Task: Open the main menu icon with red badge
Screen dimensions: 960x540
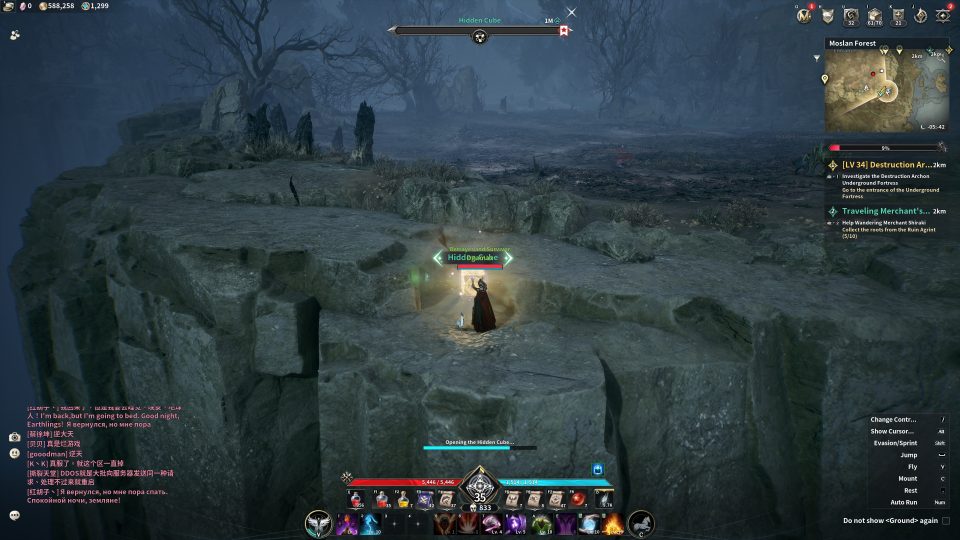Action: [942, 15]
